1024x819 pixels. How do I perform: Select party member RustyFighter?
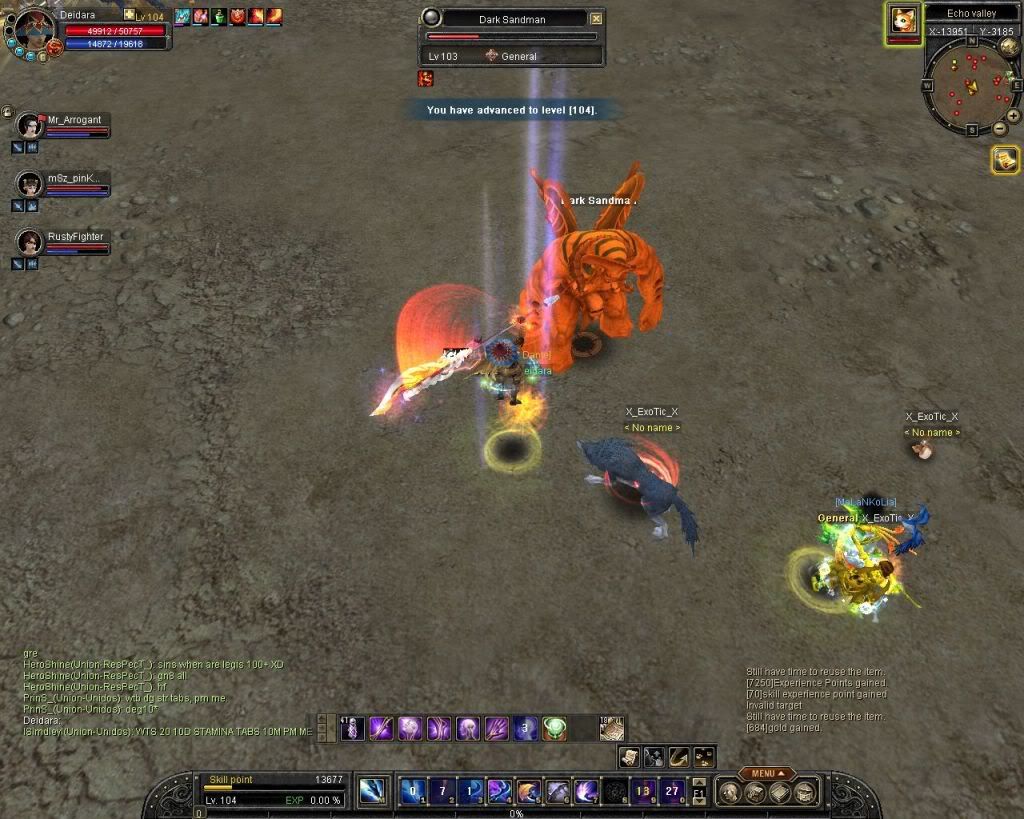click(x=30, y=242)
